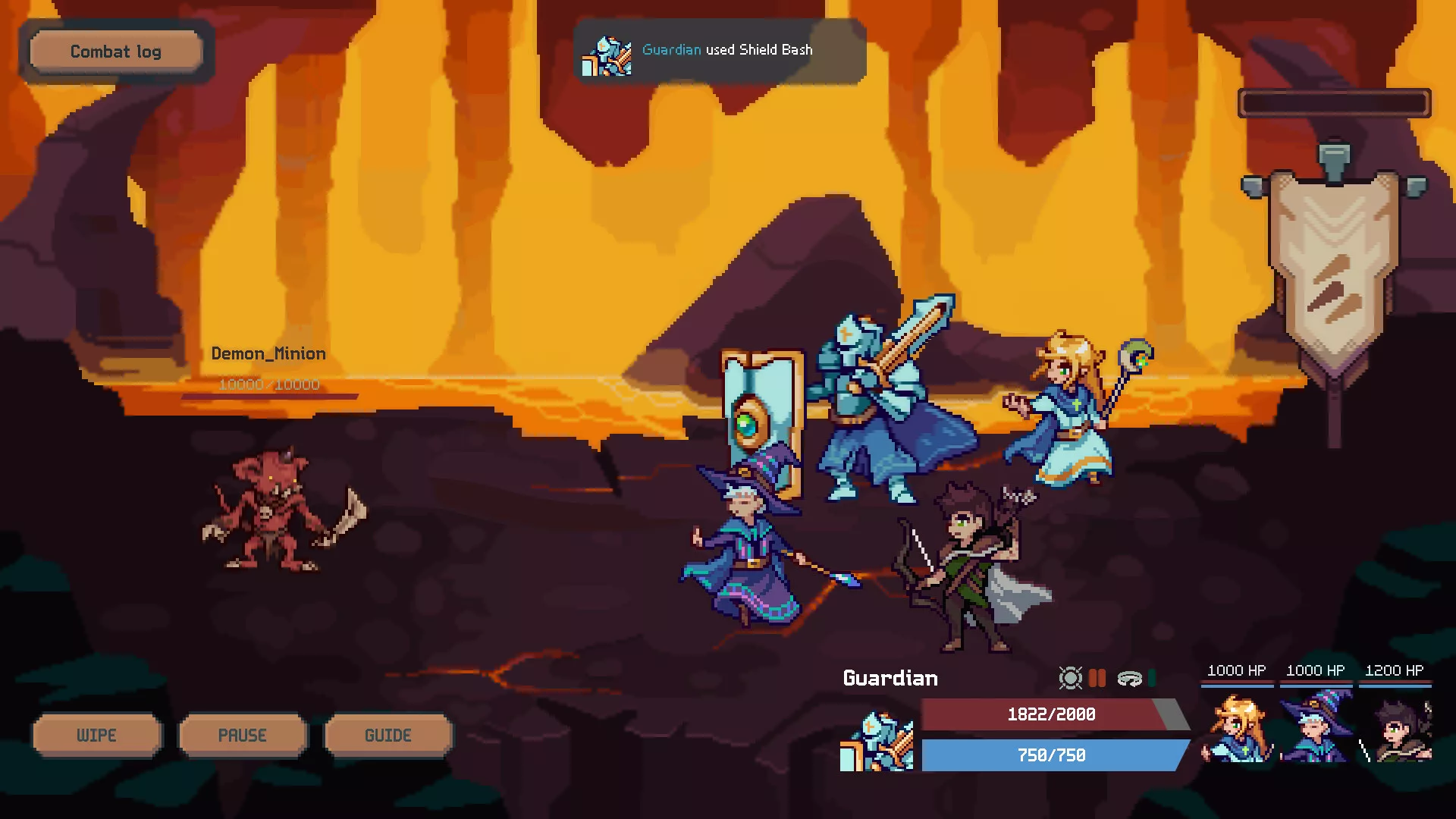The width and height of the screenshot is (1456, 819).
Task: Select the archer party portrait
Action: pos(1395,730)
